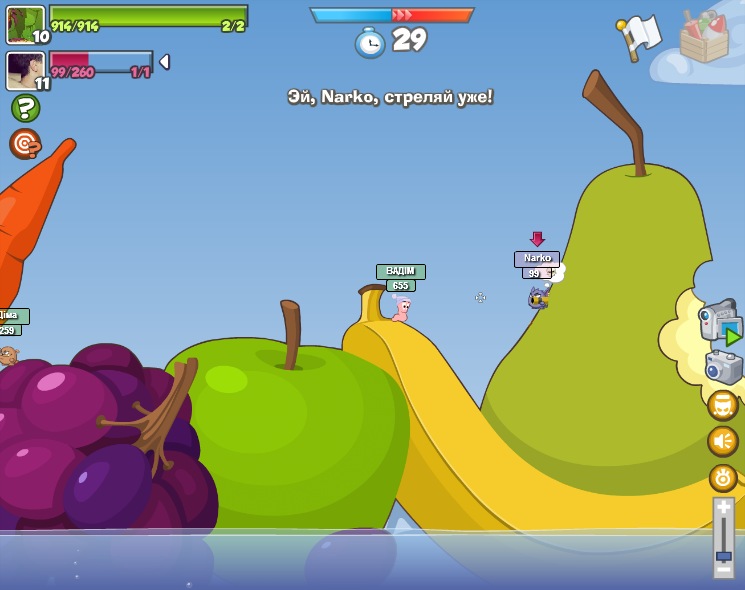
Task: Click the orange round light button
Action: click(x=723, y=477)
